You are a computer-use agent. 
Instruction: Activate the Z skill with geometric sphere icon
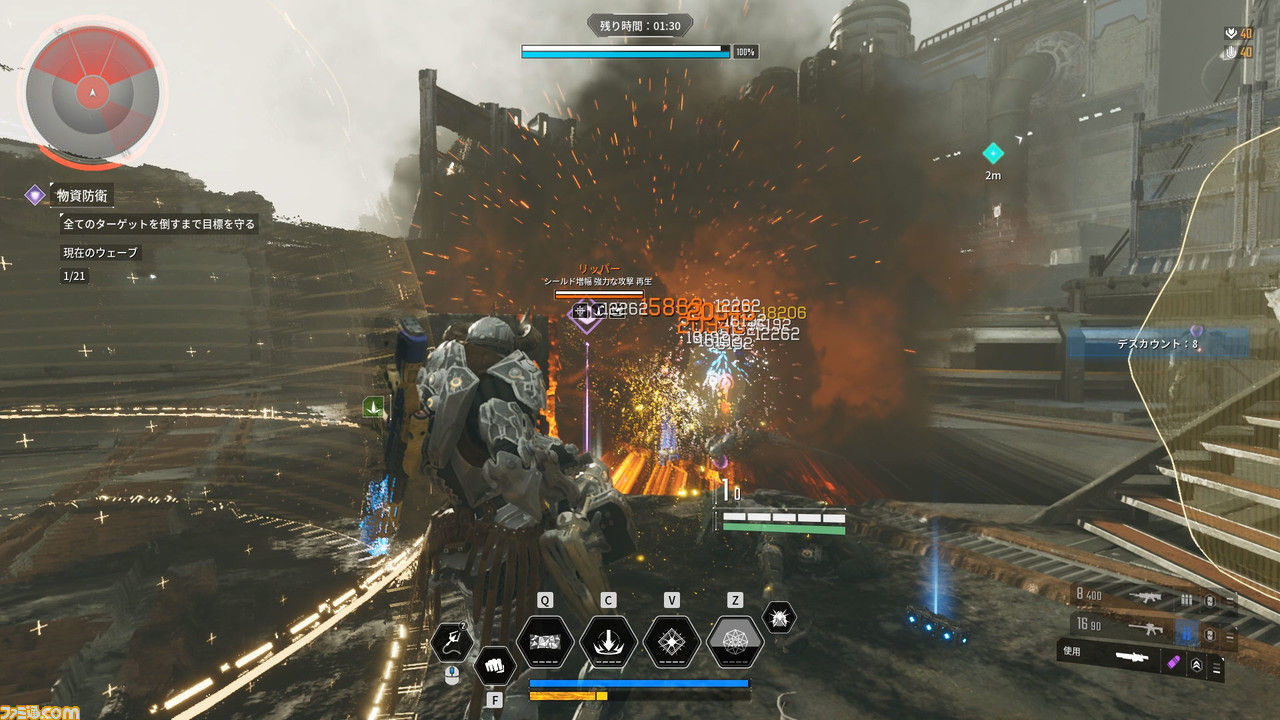[735, 642]
